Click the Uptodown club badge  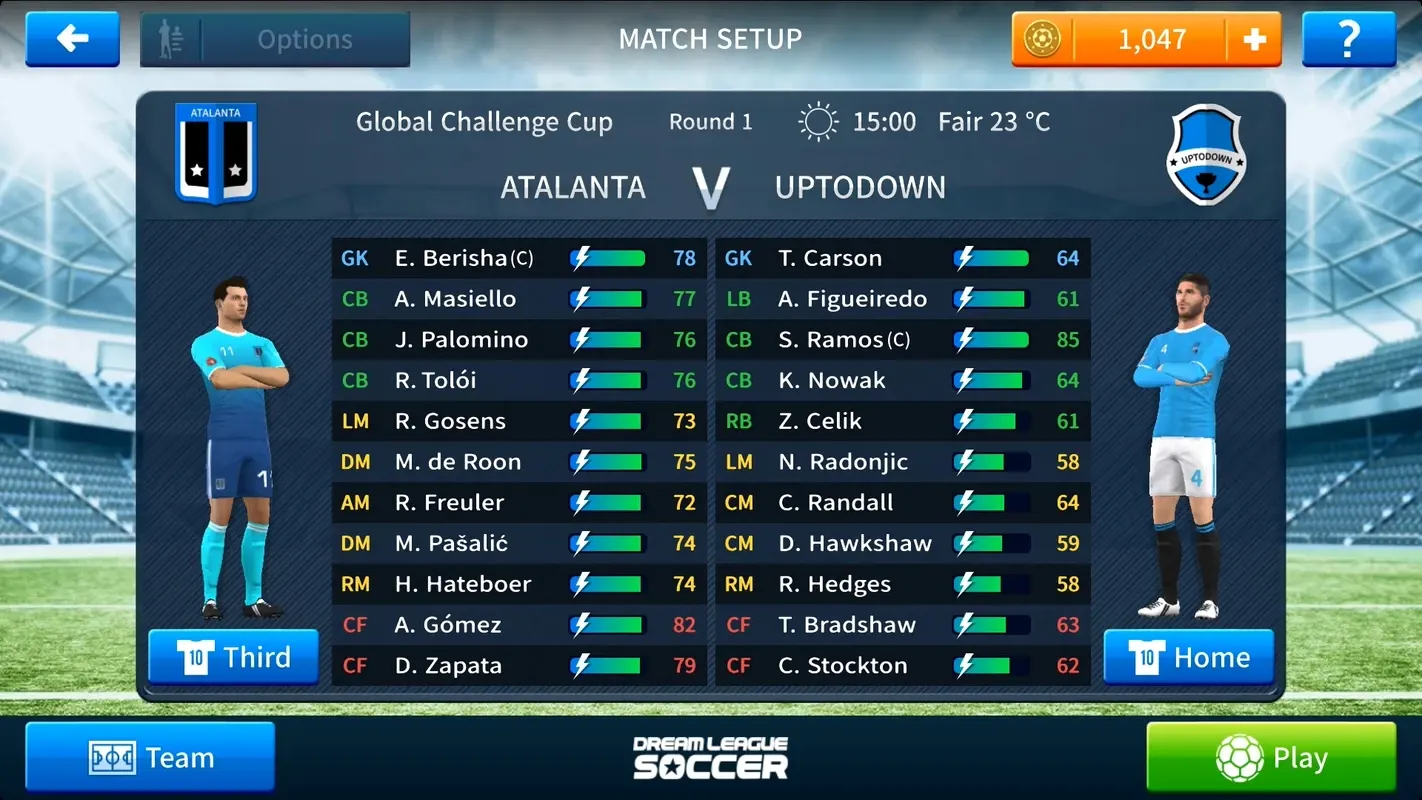click(1206, 155)
